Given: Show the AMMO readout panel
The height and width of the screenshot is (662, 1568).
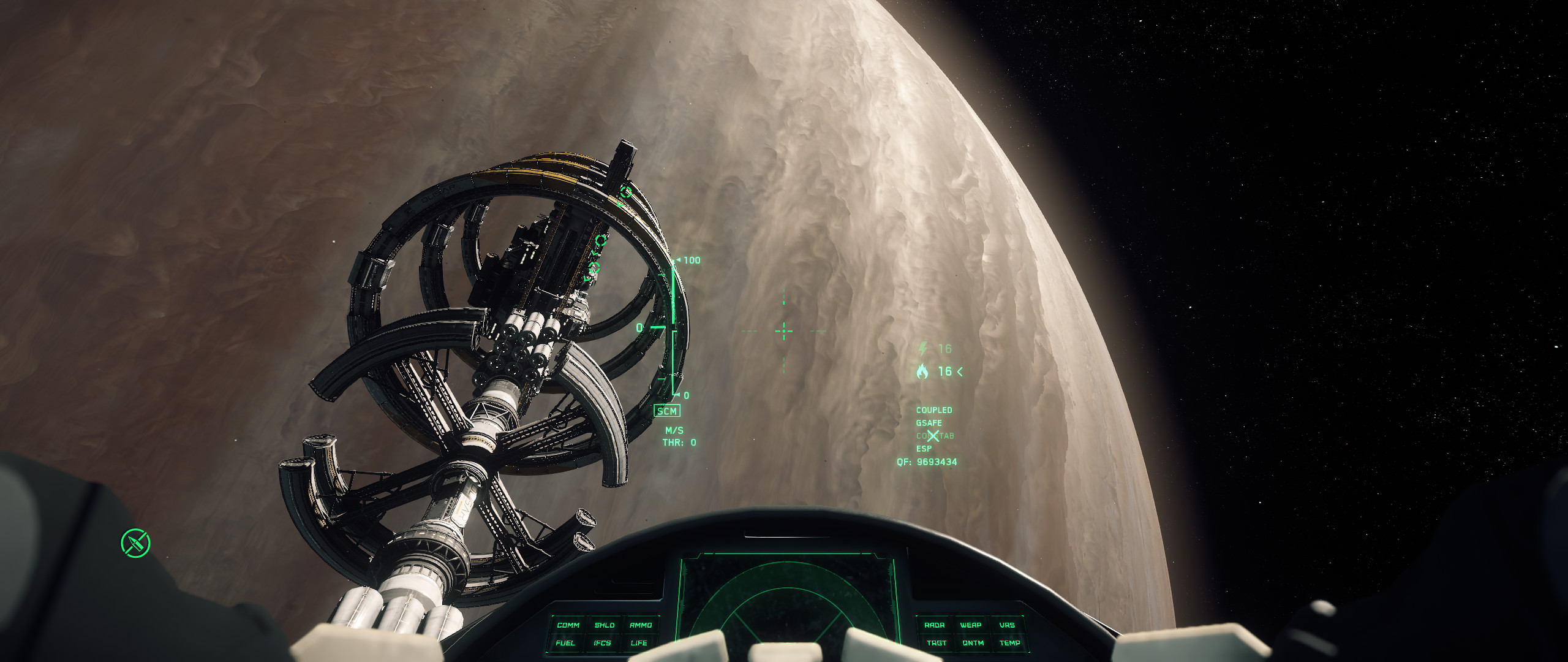Looking at the screenshot, I should pos(641,625).
